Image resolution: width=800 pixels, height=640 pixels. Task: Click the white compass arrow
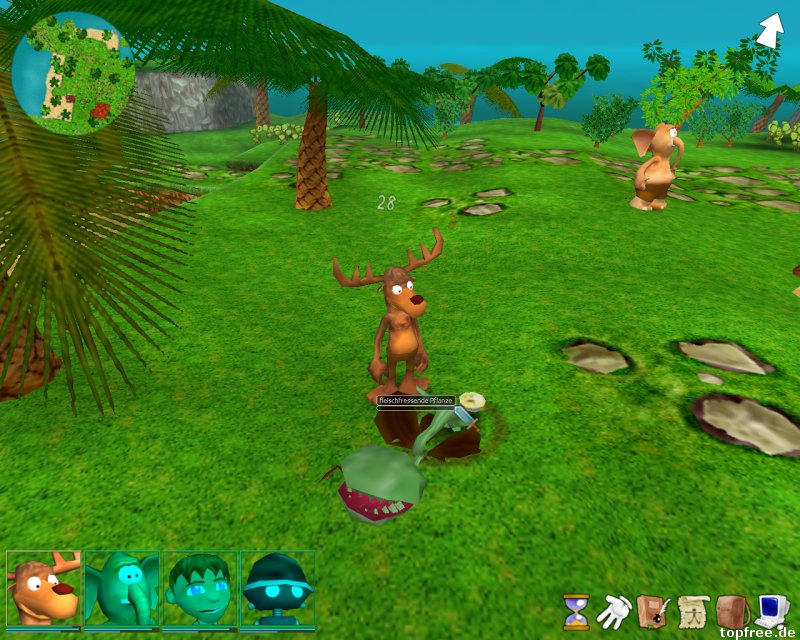pos(770,30)
